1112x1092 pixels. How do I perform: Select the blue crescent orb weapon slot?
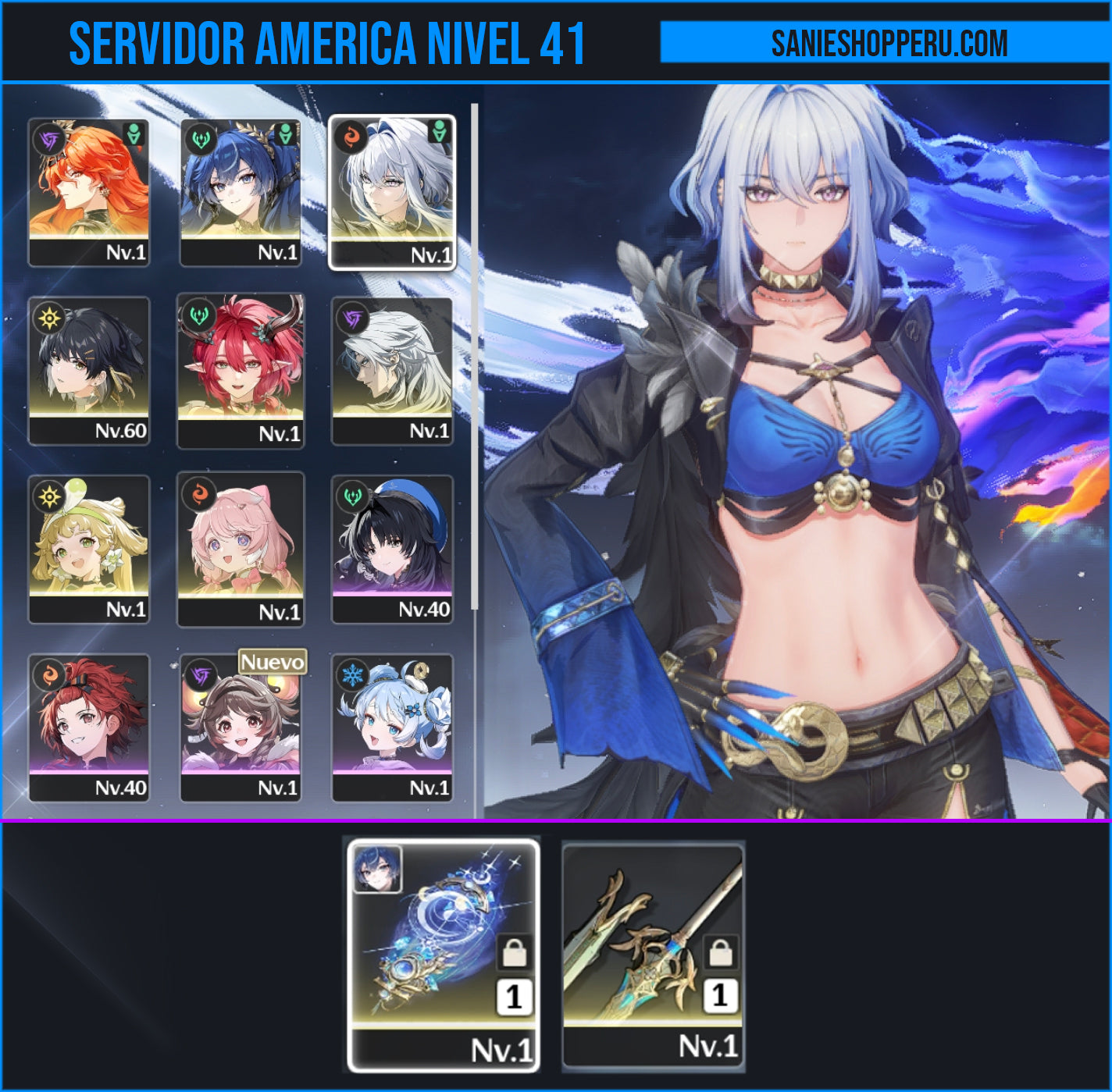[443, 955]
